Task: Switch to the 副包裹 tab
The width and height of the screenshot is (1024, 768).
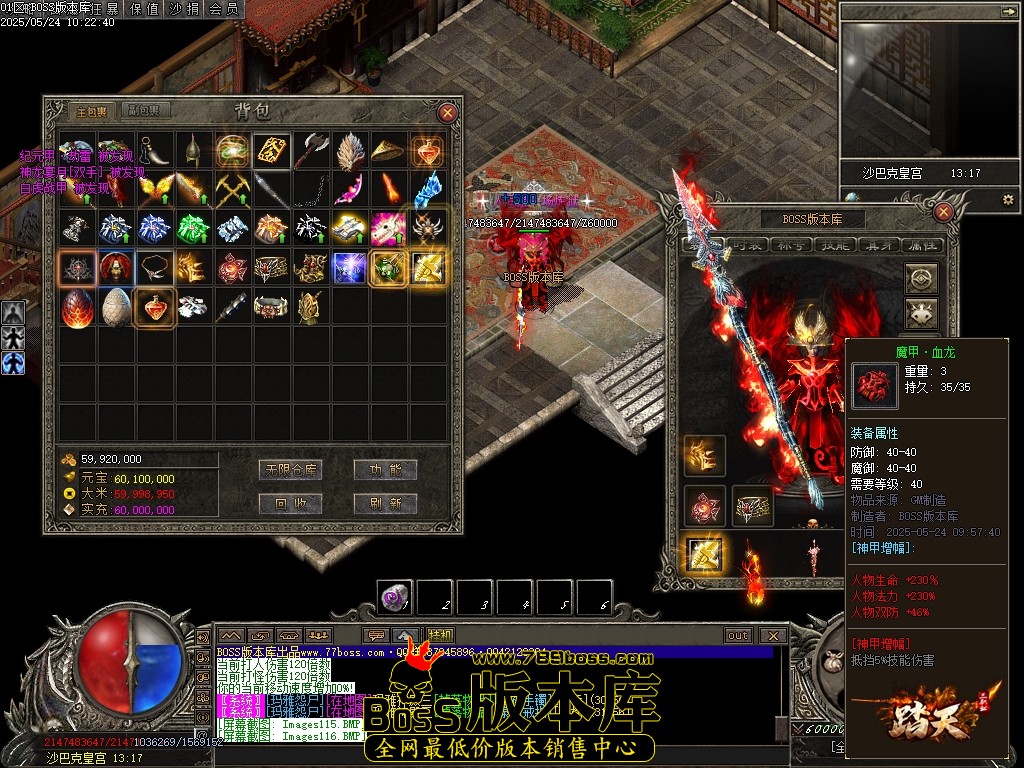Action: 146,111
